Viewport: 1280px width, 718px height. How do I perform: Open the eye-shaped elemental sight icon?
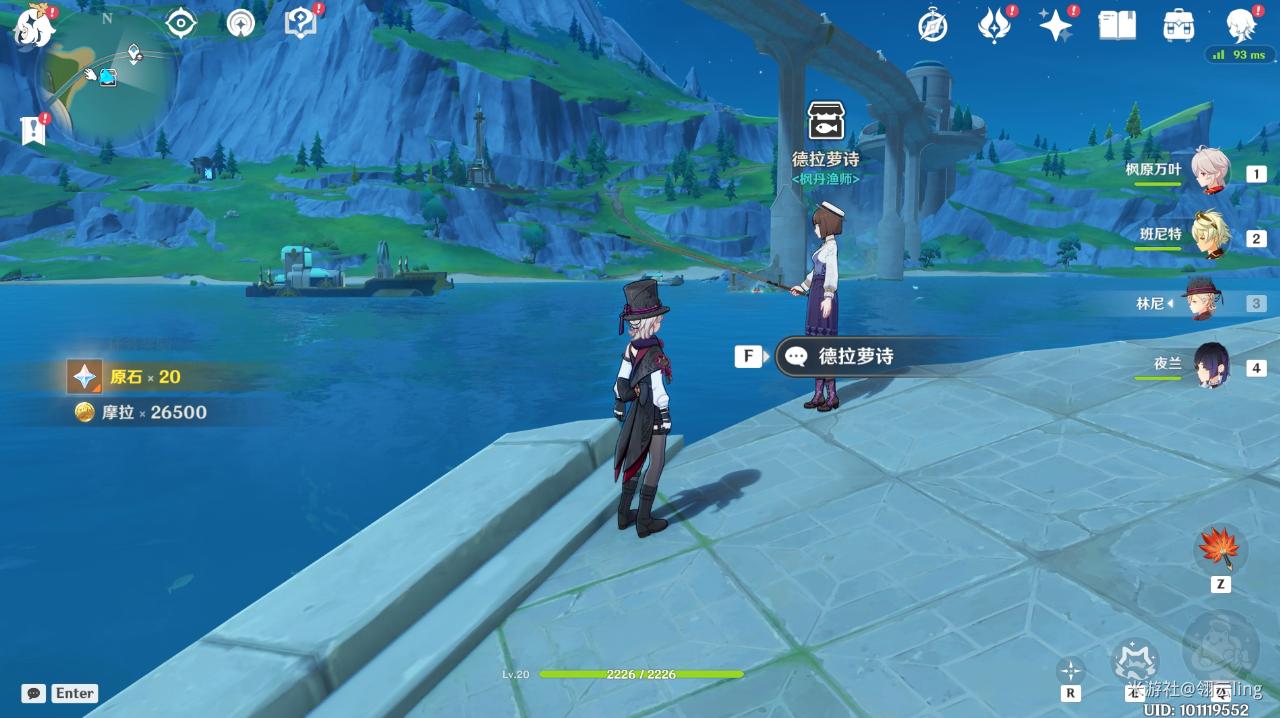[181, 23]
